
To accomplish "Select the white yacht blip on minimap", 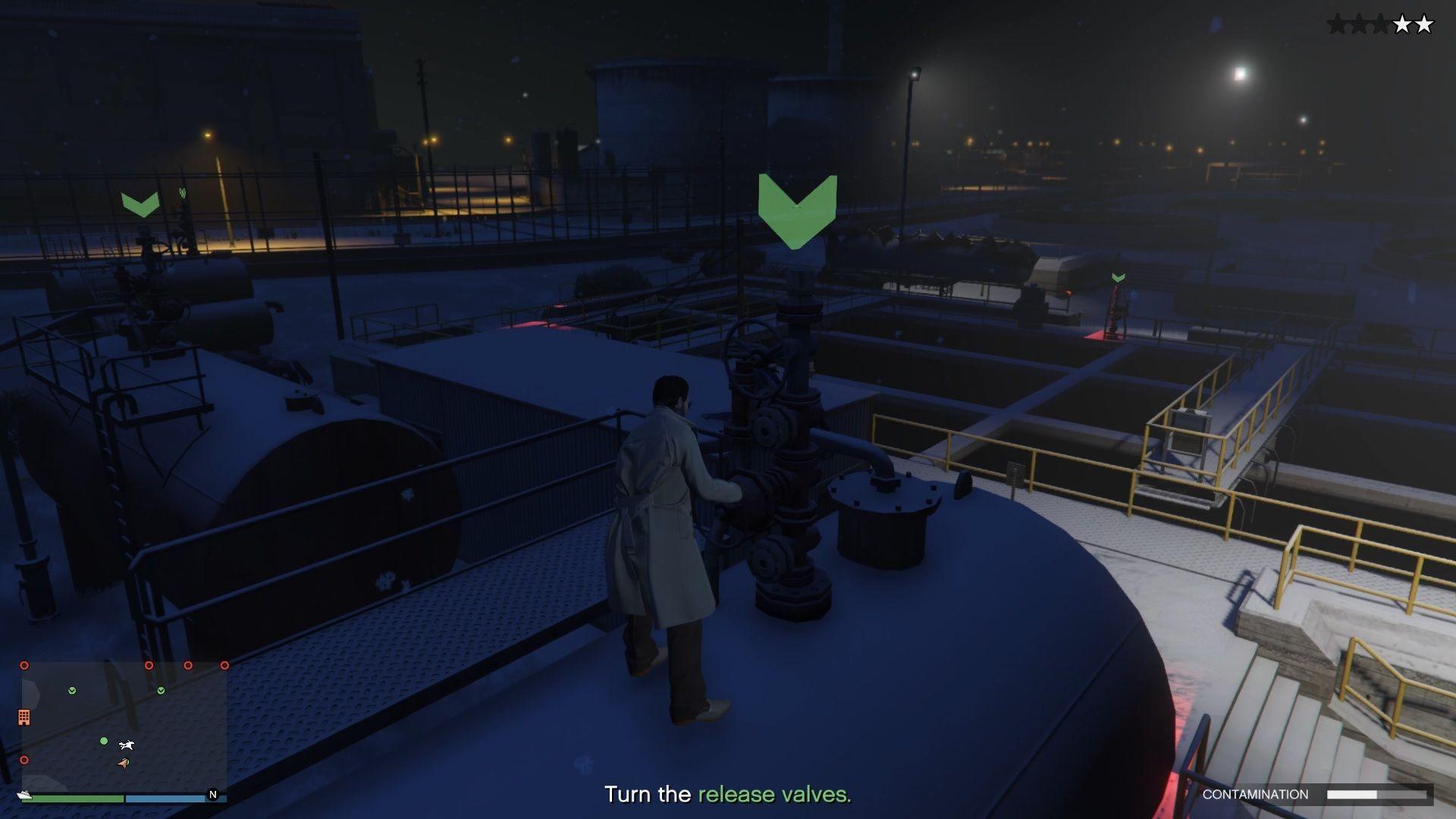I will [24, 795].
